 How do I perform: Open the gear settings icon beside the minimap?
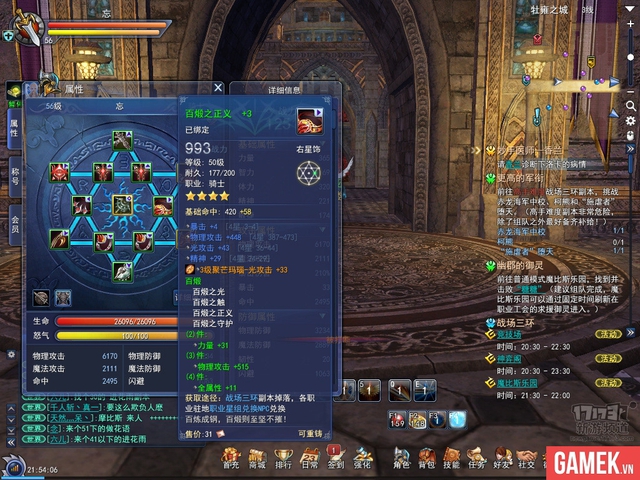click(x=630, y=121)
